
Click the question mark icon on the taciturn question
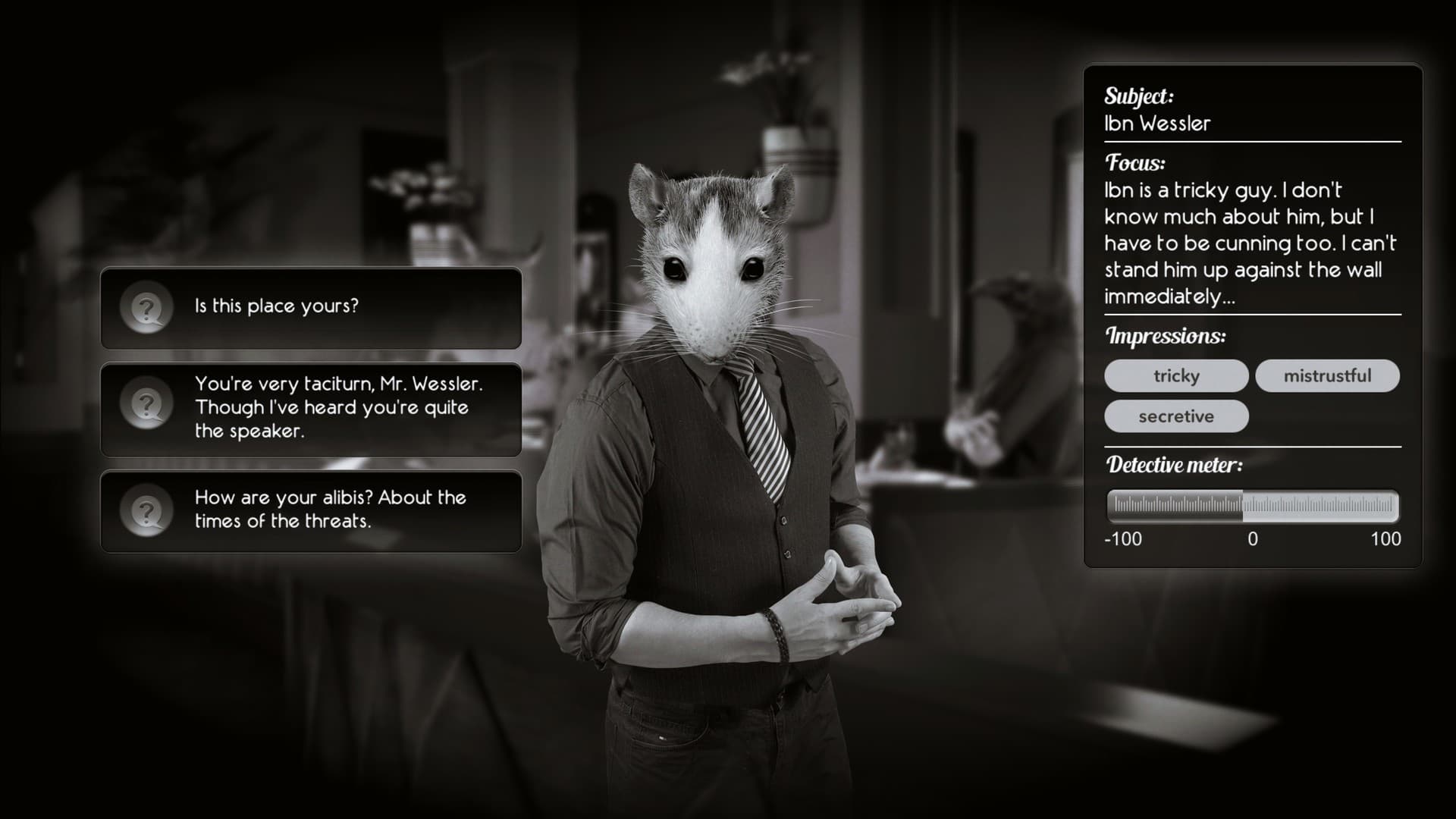pos(146,406)
